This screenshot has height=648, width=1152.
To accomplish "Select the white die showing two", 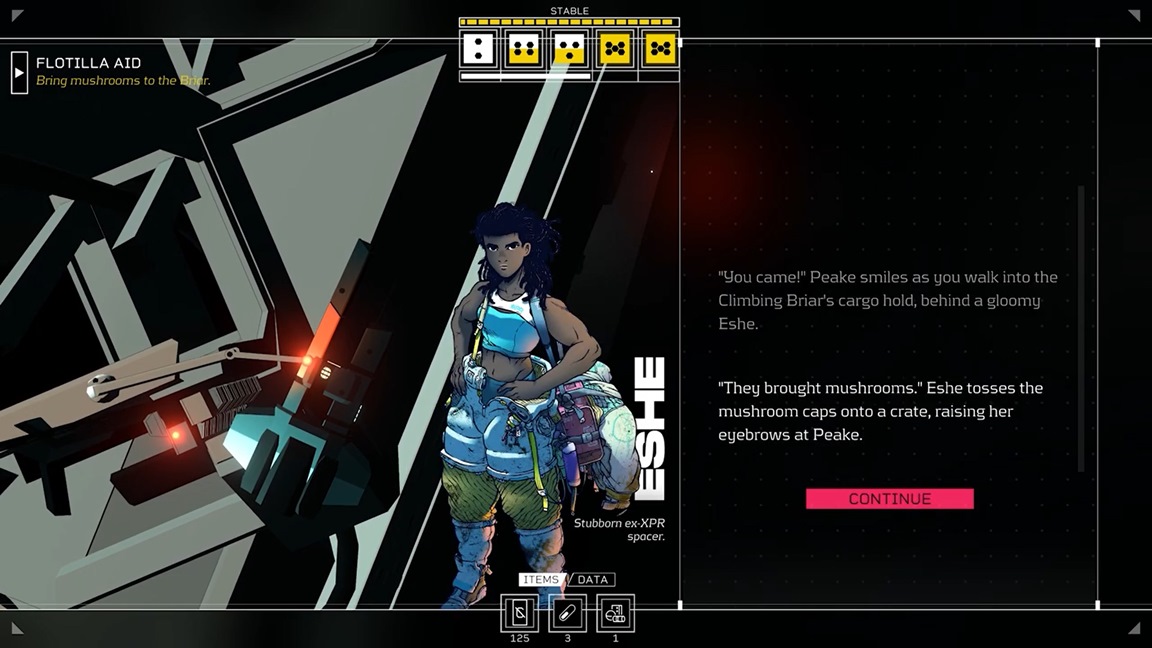I will pyautogui.click(x=478, y=48).
